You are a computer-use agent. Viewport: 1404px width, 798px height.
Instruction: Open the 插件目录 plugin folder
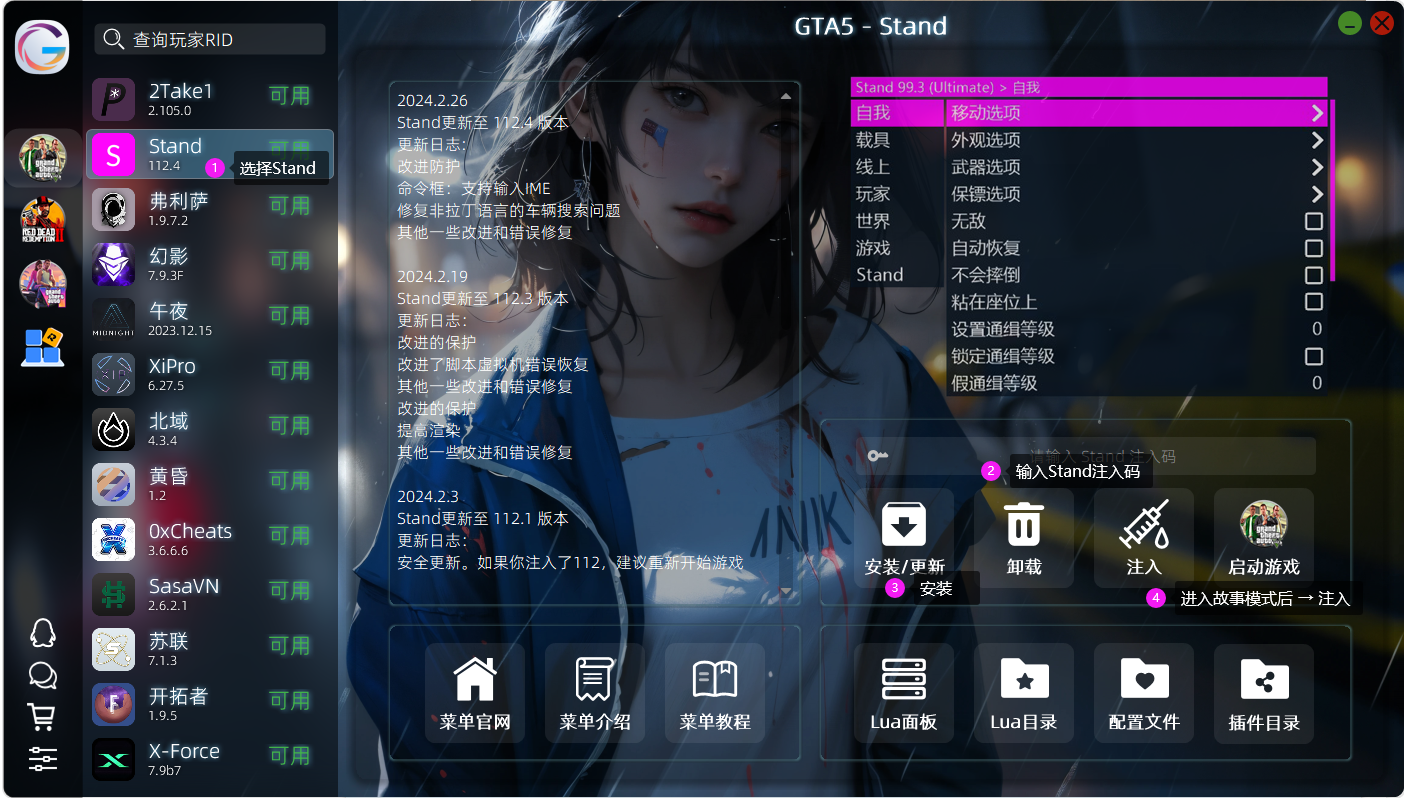pyautogui.click(x=1264, y=693)
